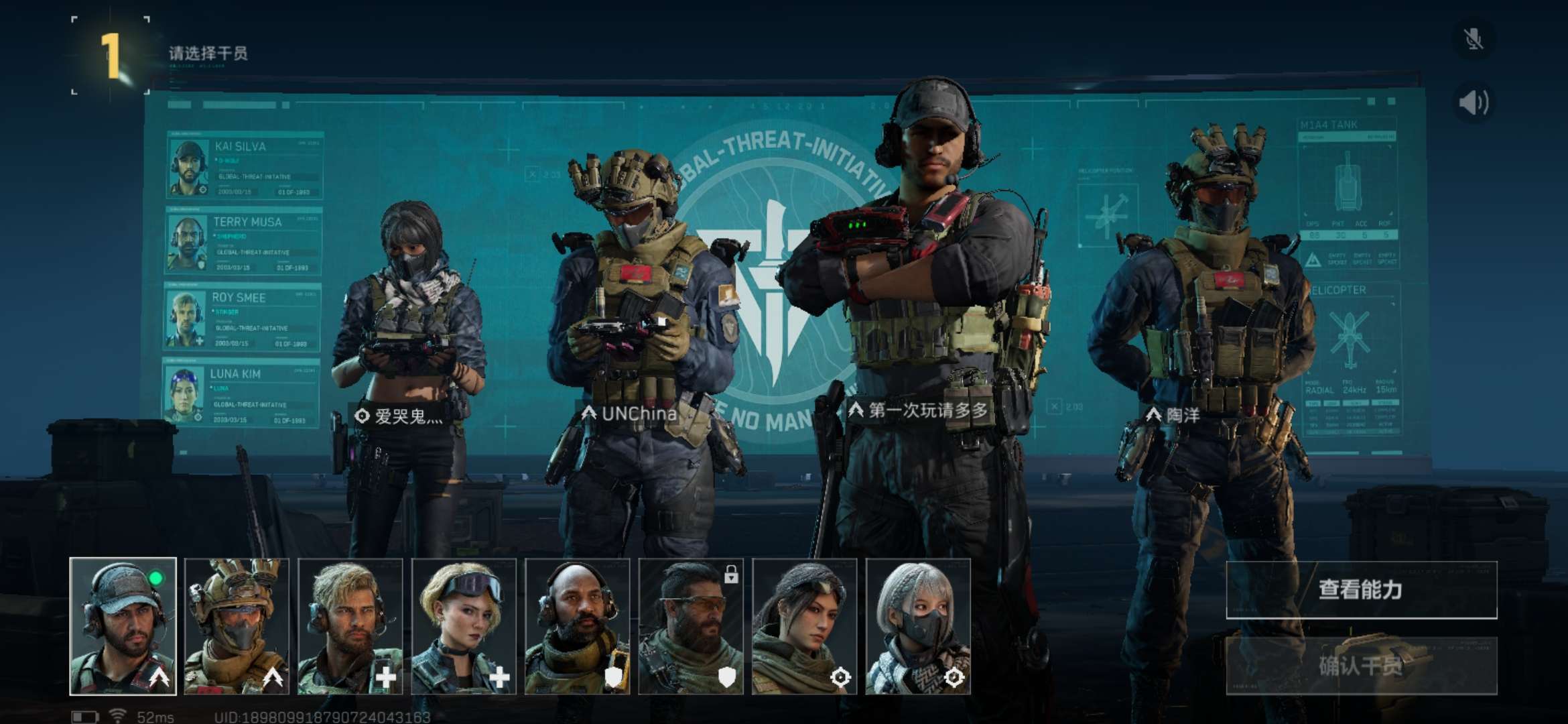Open 查看能力 to view abilities

tap(1361, 590)
